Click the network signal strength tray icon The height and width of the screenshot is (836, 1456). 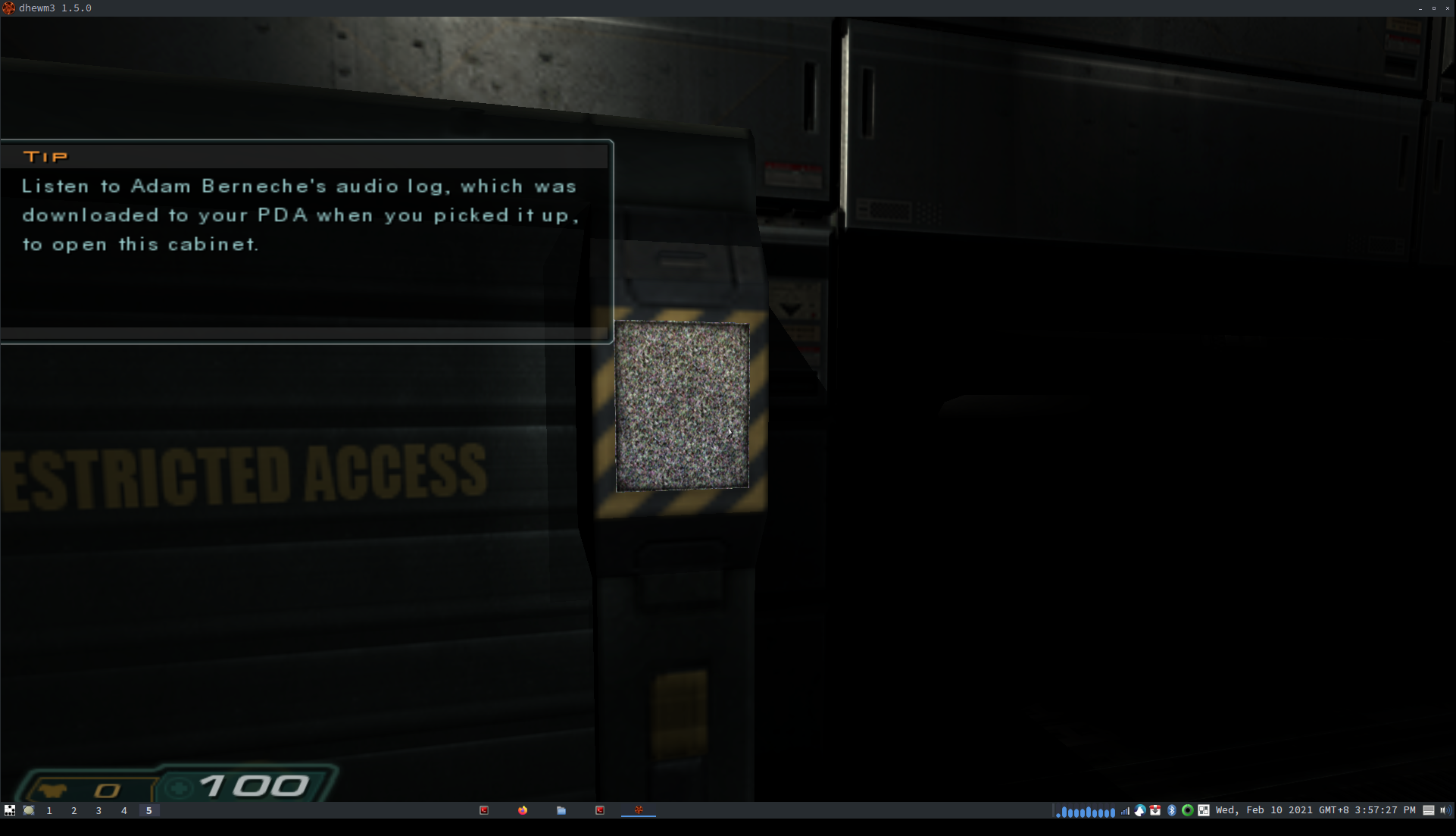pyautogui.click(x=1124, y=810)
